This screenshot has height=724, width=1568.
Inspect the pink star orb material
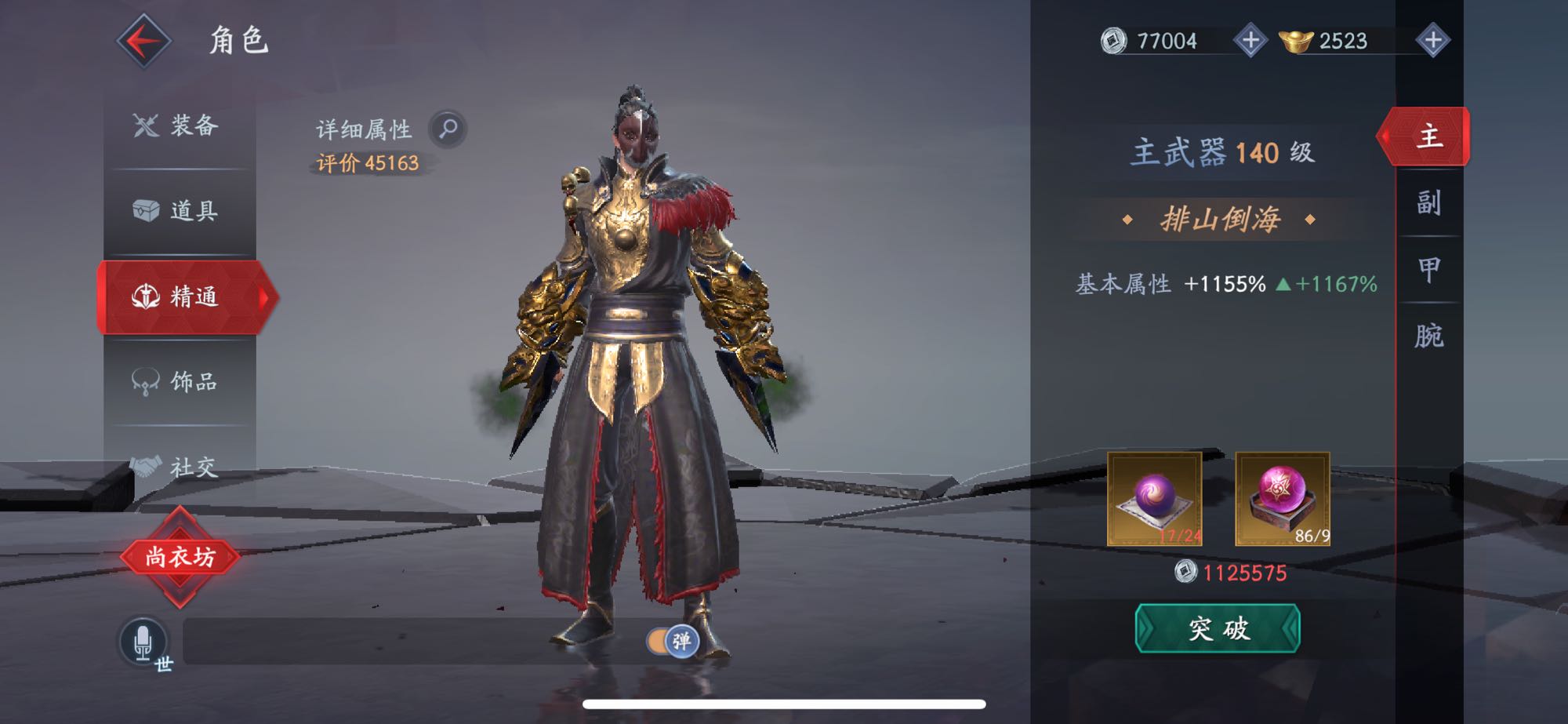click(x=1282, y=499)
